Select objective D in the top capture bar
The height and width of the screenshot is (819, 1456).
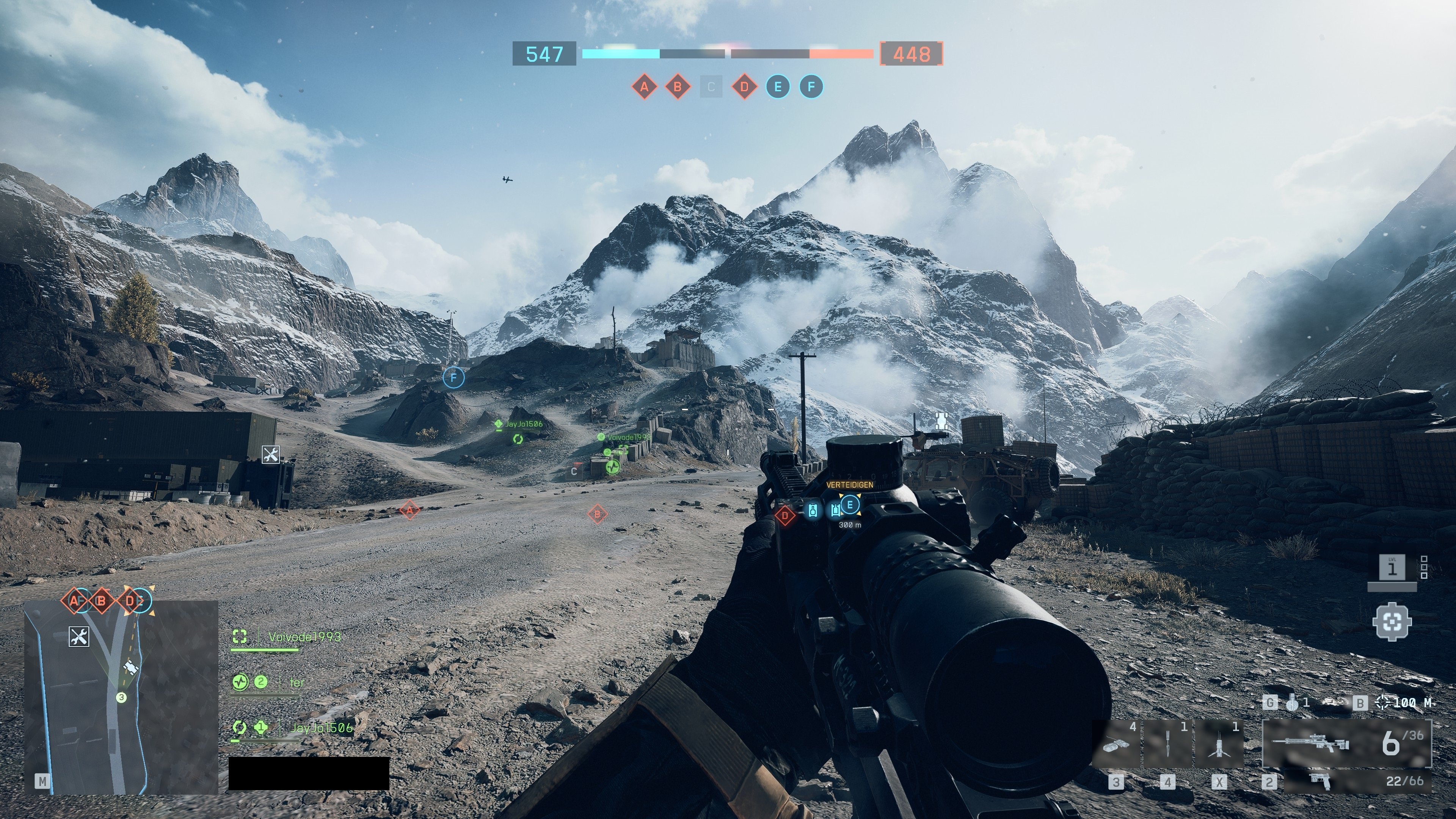click(x=744, y=87)
